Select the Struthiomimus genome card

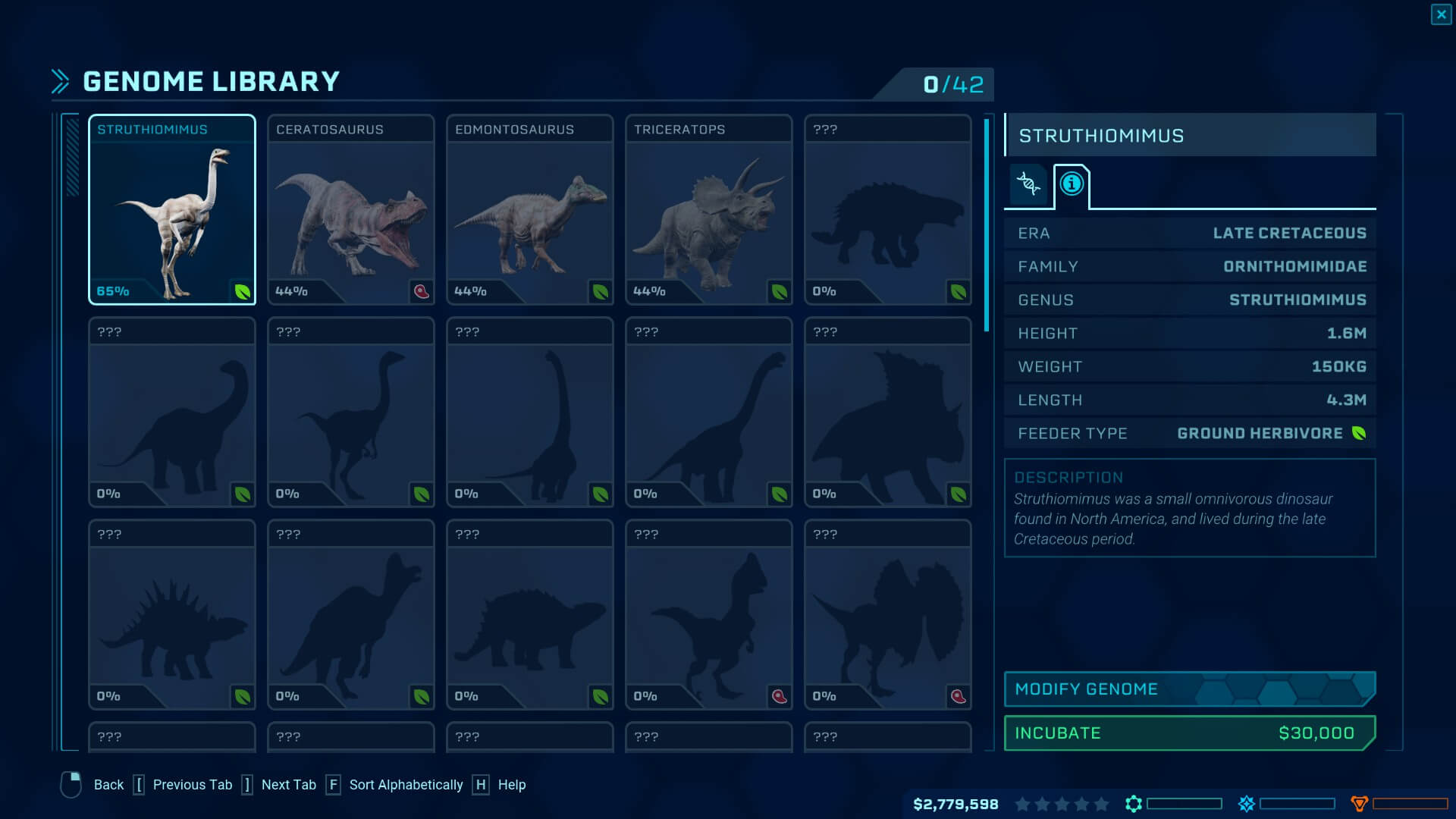point(172,210)
